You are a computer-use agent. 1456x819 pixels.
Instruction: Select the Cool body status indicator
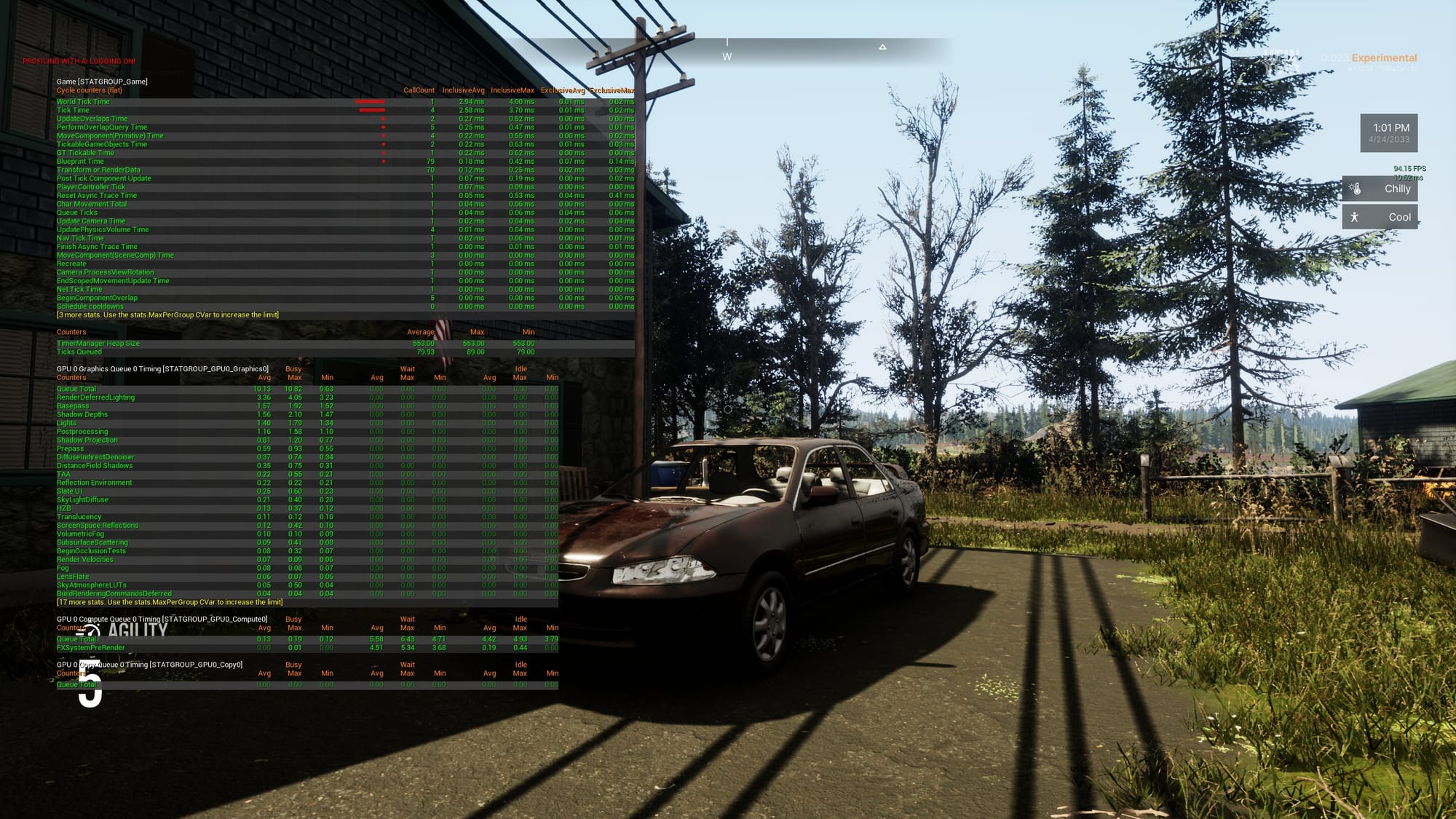click(1380, 217)
